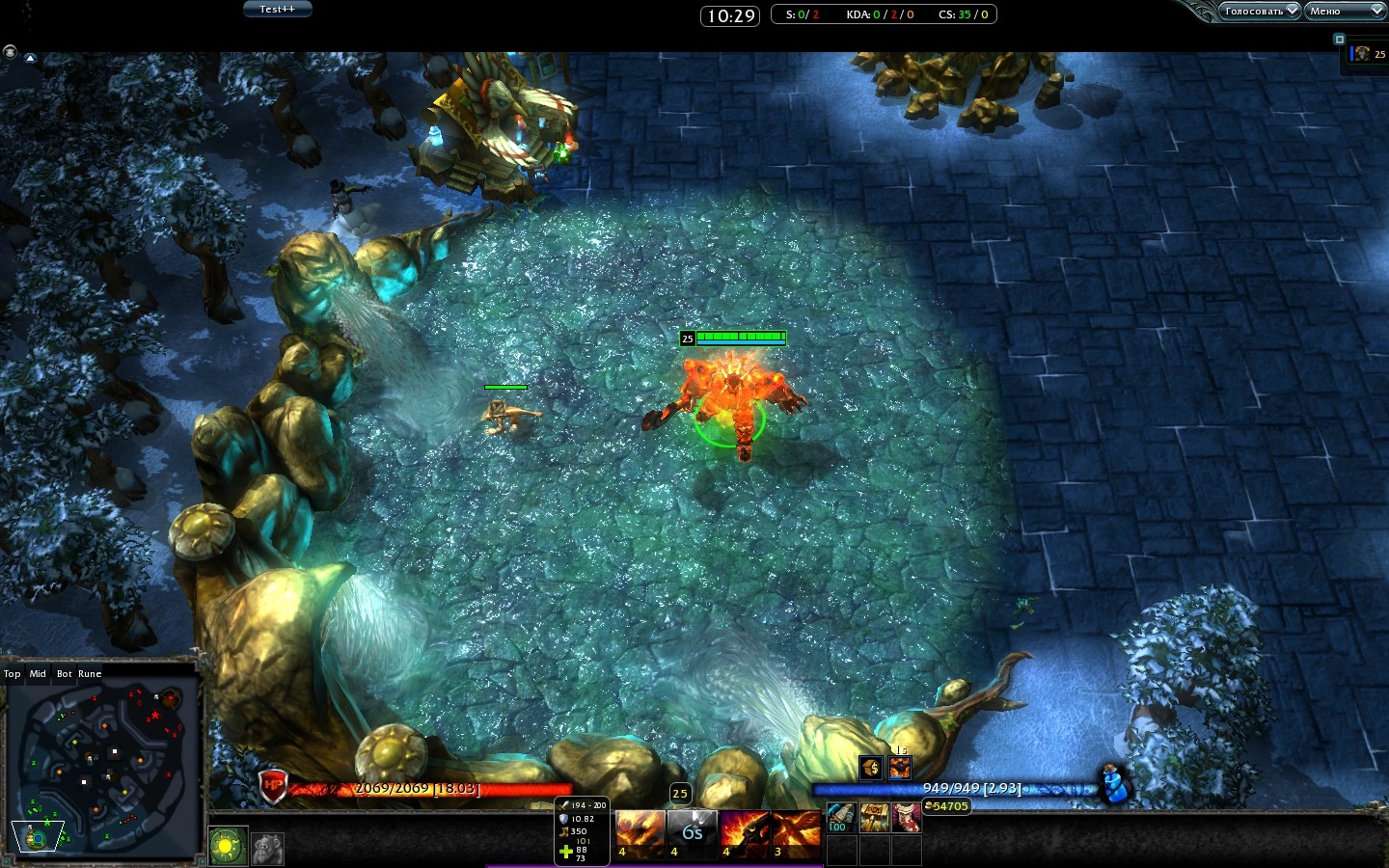Activate the flaming dark figure ability
This screenshot has height=868, width=1389.
coord(745,833)
